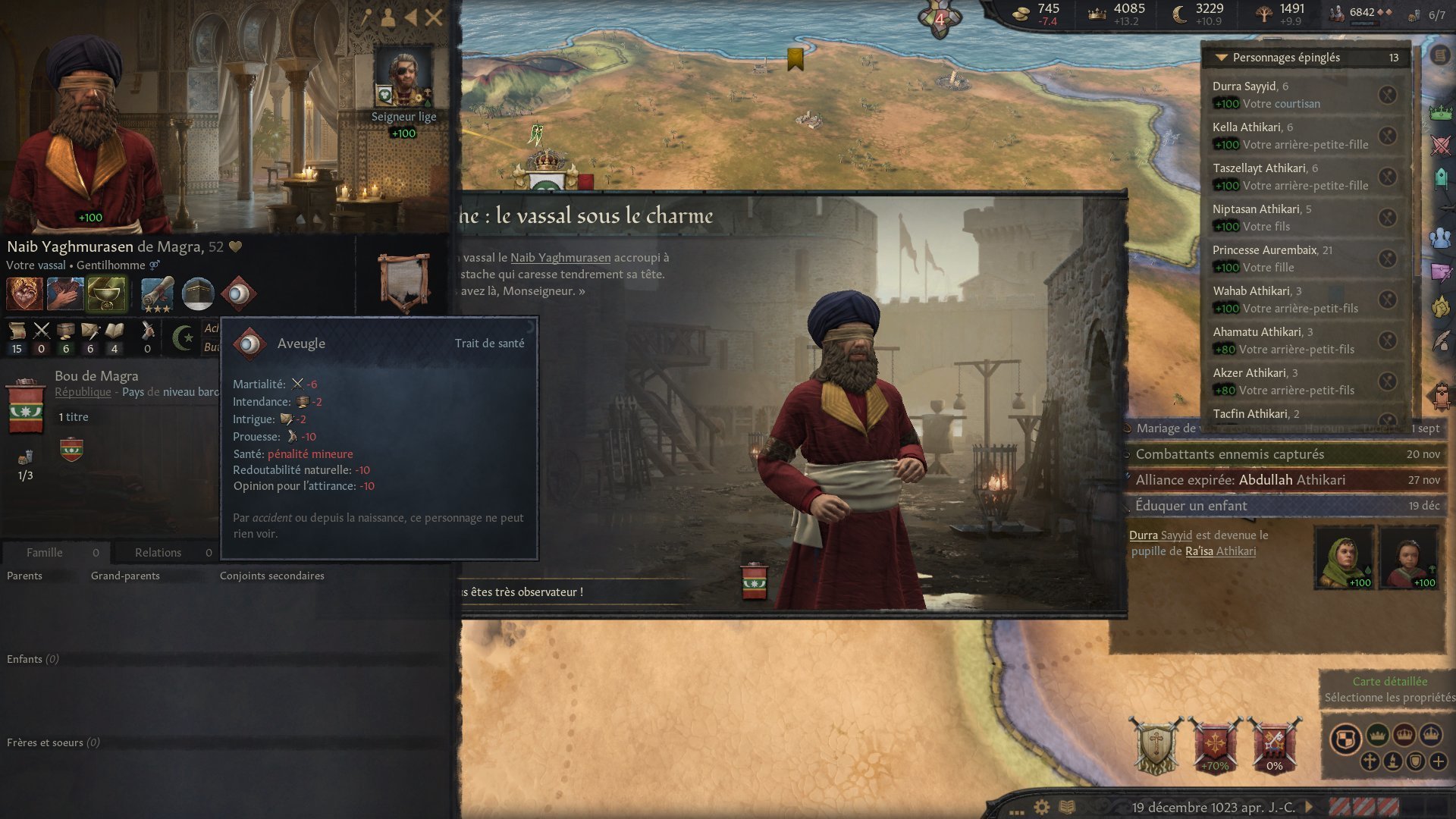Select the shield realm map mode
This screenshot has width=1456, height=819.
point(1345,739)
